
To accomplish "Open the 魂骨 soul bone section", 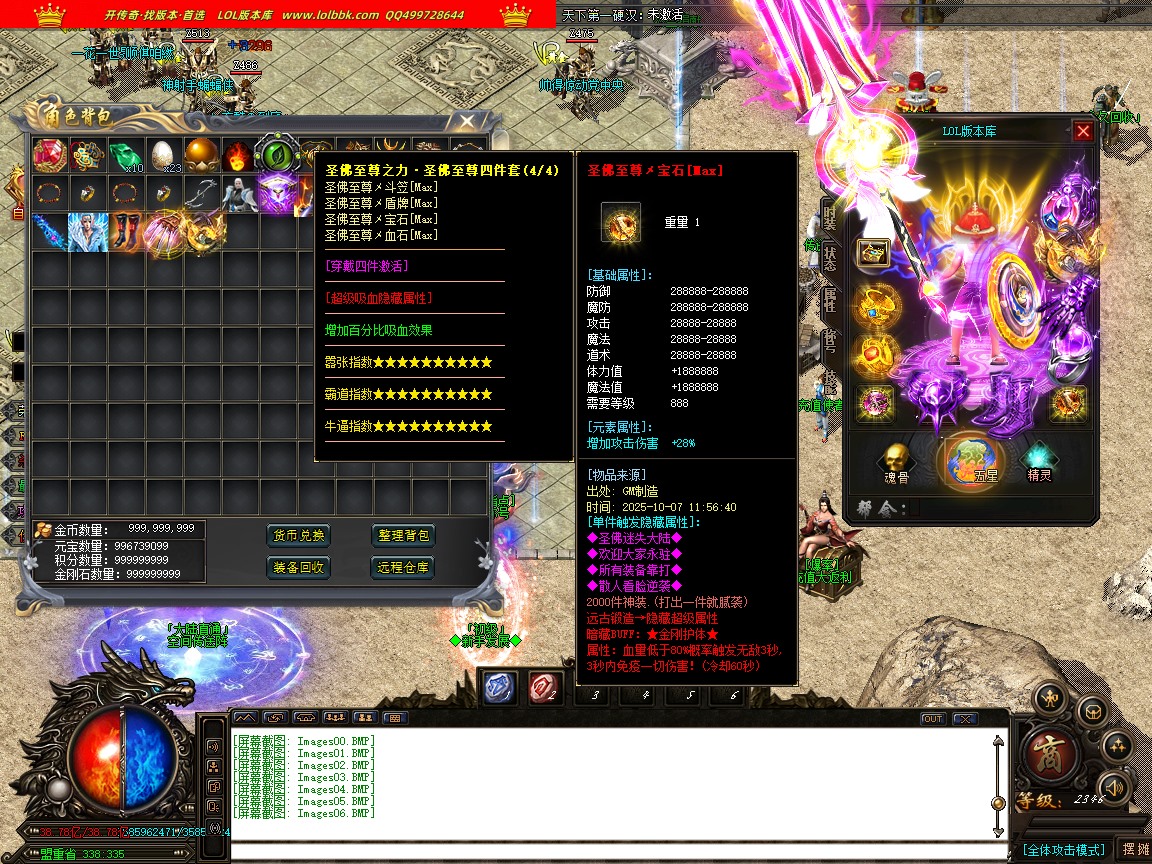I will [x=895, y=463].
